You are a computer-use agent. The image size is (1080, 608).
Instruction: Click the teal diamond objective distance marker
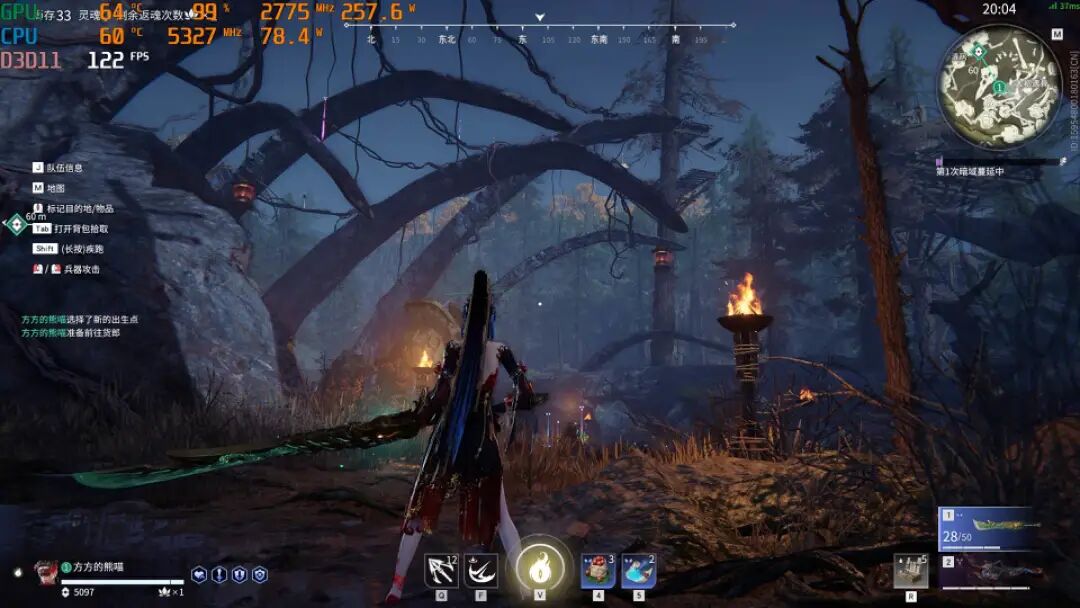(14, 224)
